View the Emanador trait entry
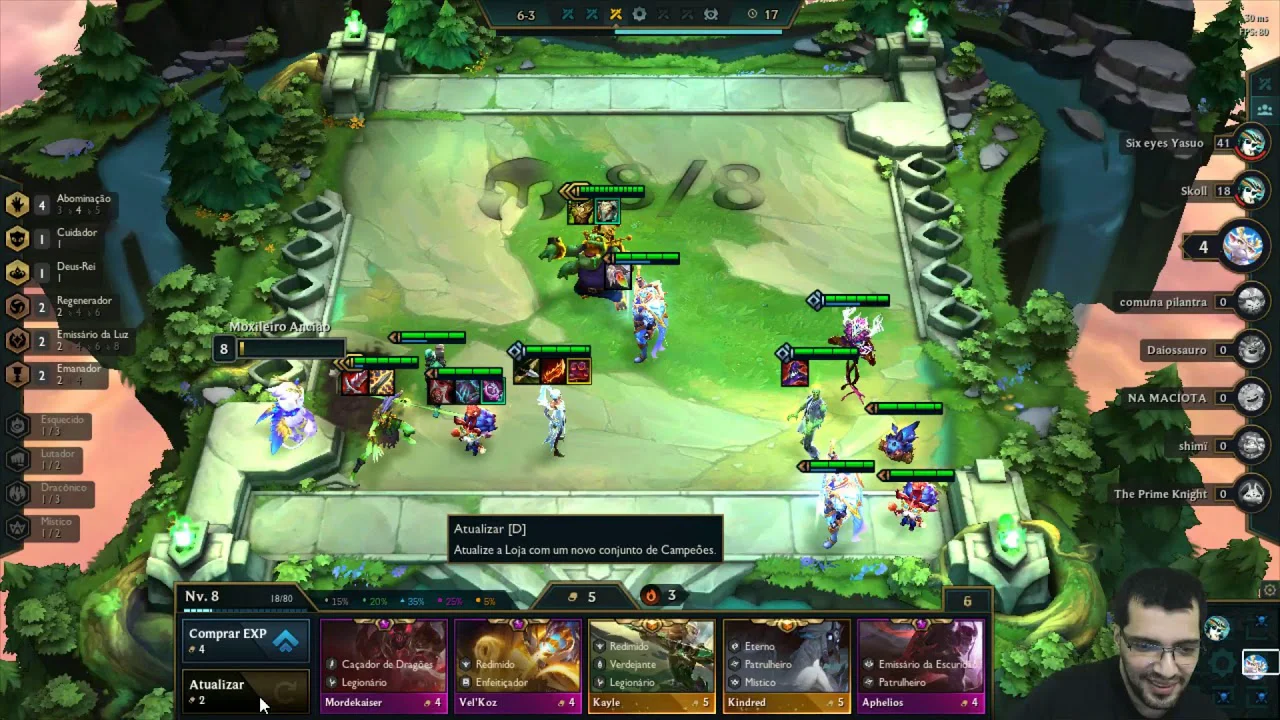 (x=60, y=374)
